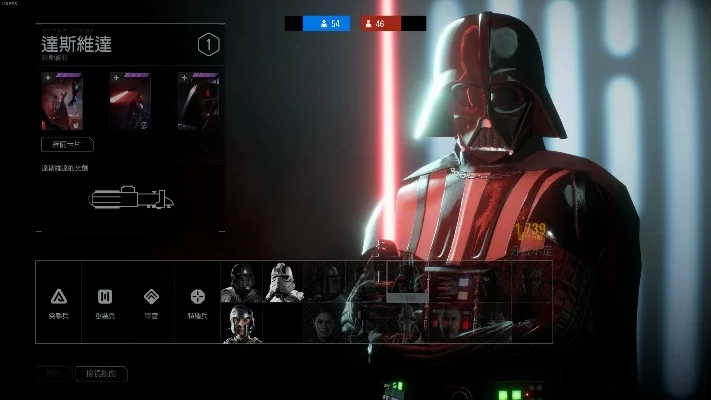
Task: Select the Specialist class crosshair icon
Action: point(198,297)
